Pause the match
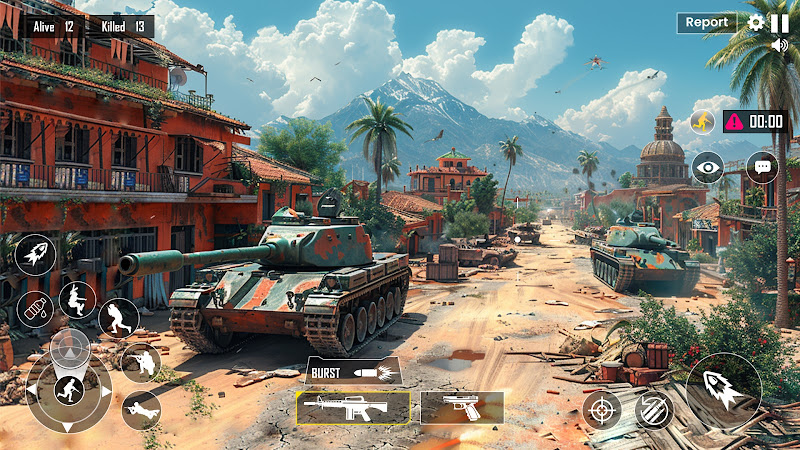The width and height of the screenshot is (800, 450). [779, 22]
